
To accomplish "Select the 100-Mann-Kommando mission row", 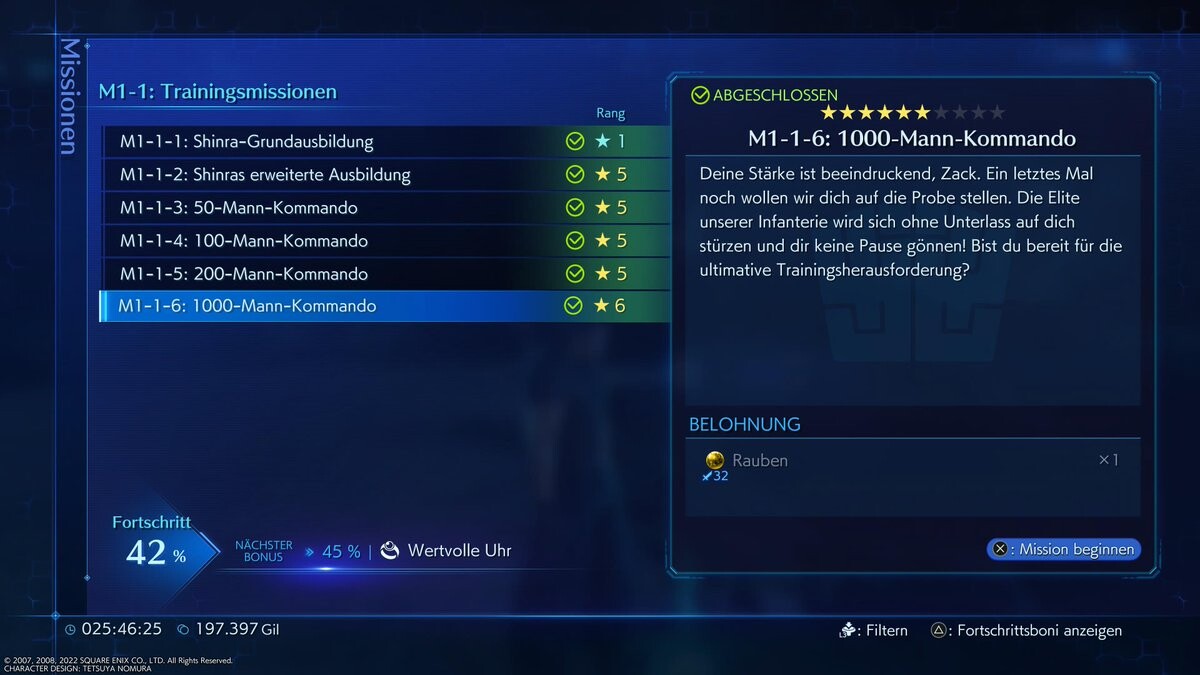I will [x=385, y=241].
